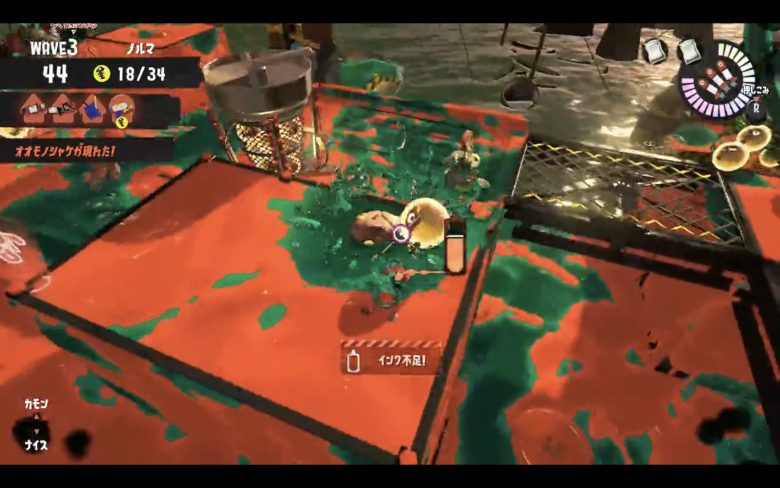
Task: Select the teammate icon with blue weapon
Action: coord(93,107)
